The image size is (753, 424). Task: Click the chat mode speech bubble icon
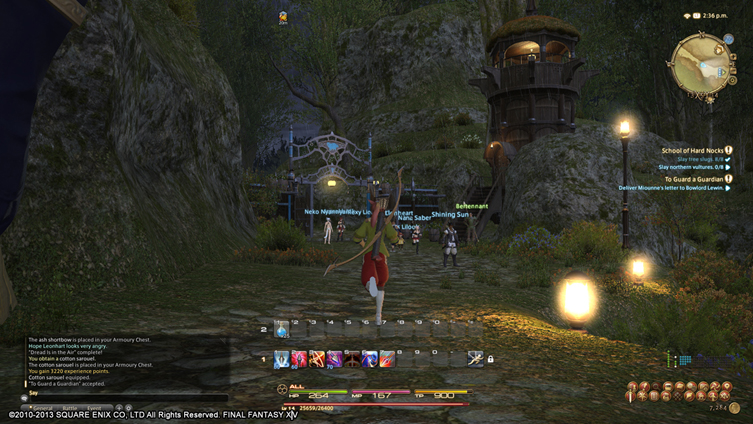coord(24,397)
